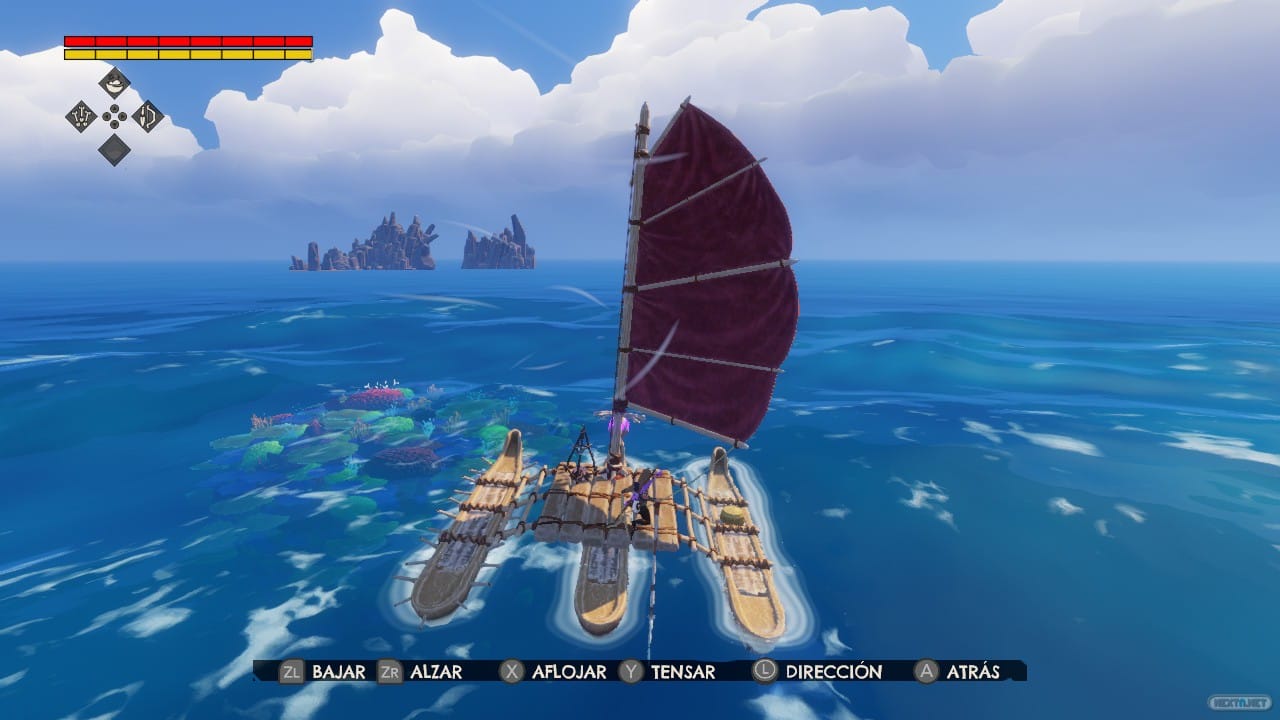Select AFLOJAR from the control bar
The image size is (1280, 720).
[567, 672]
